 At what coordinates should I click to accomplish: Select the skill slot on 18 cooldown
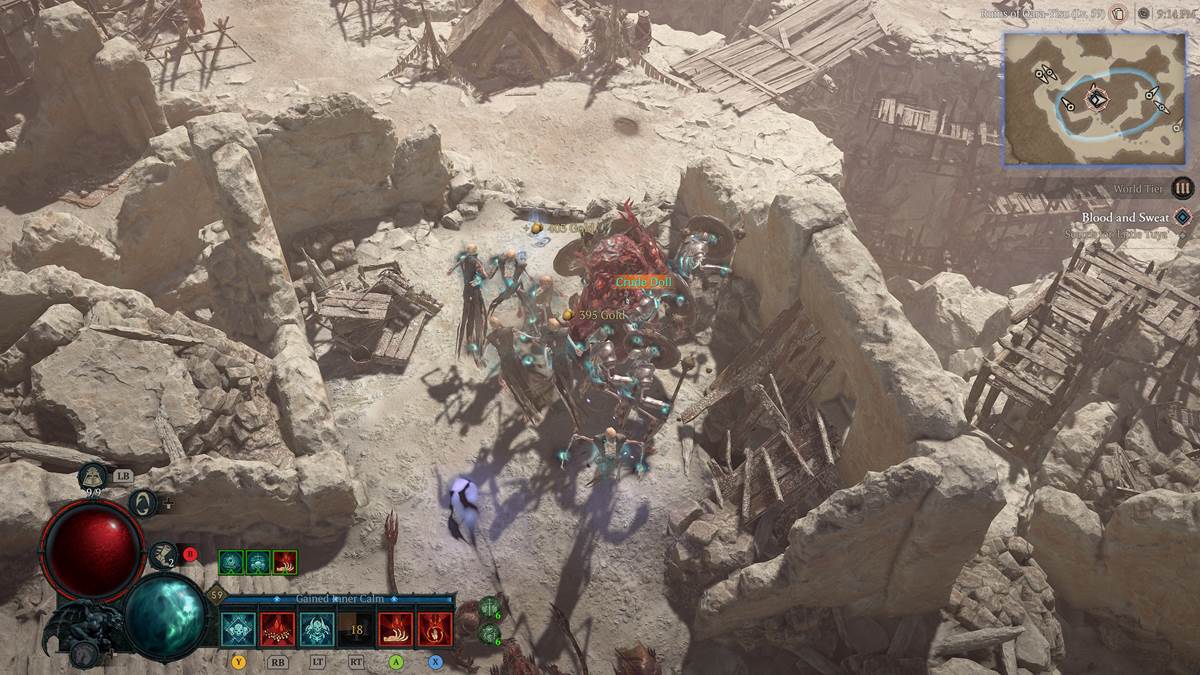click(x=356, y=628)
